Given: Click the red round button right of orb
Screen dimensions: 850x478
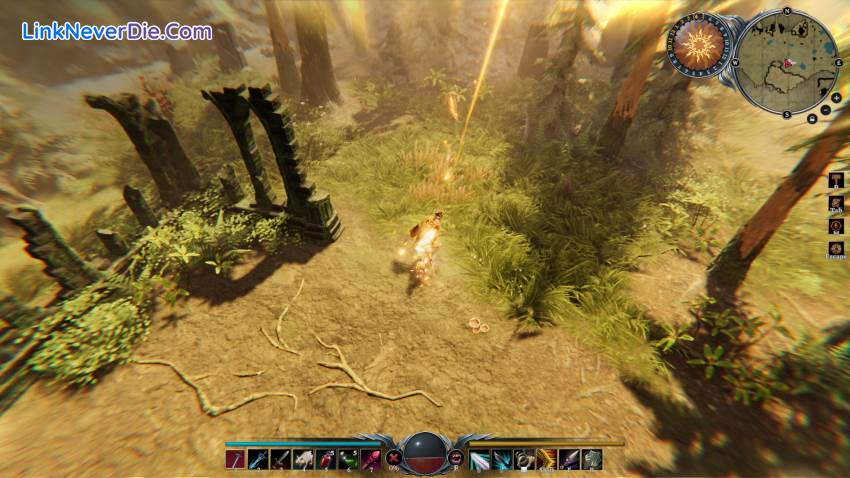Looking at the screenshot, I should pyautogui.click(x=456, y=457).
